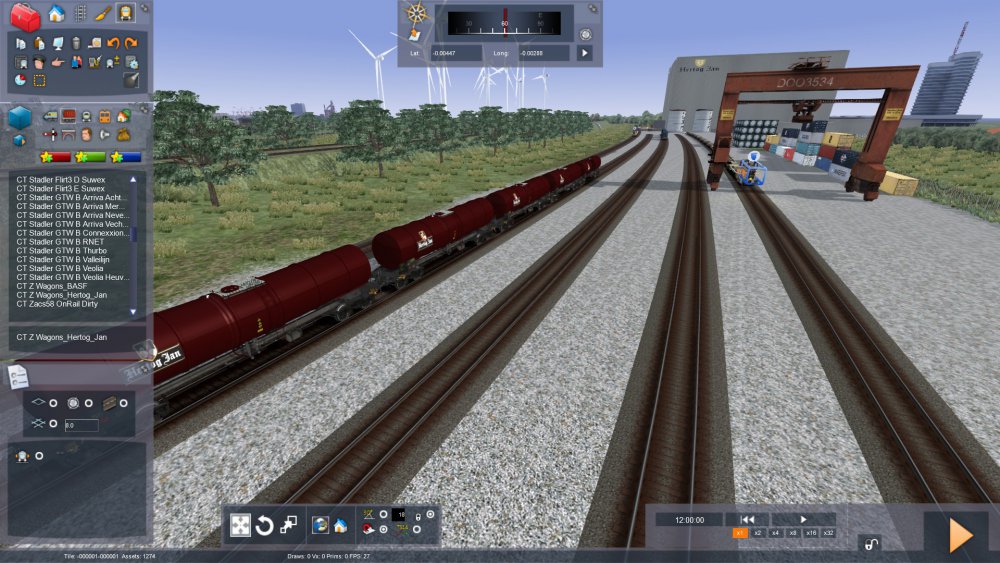The image size is (1000, 563).
Task: Set time speed to x2
Action: pos(758,533)
